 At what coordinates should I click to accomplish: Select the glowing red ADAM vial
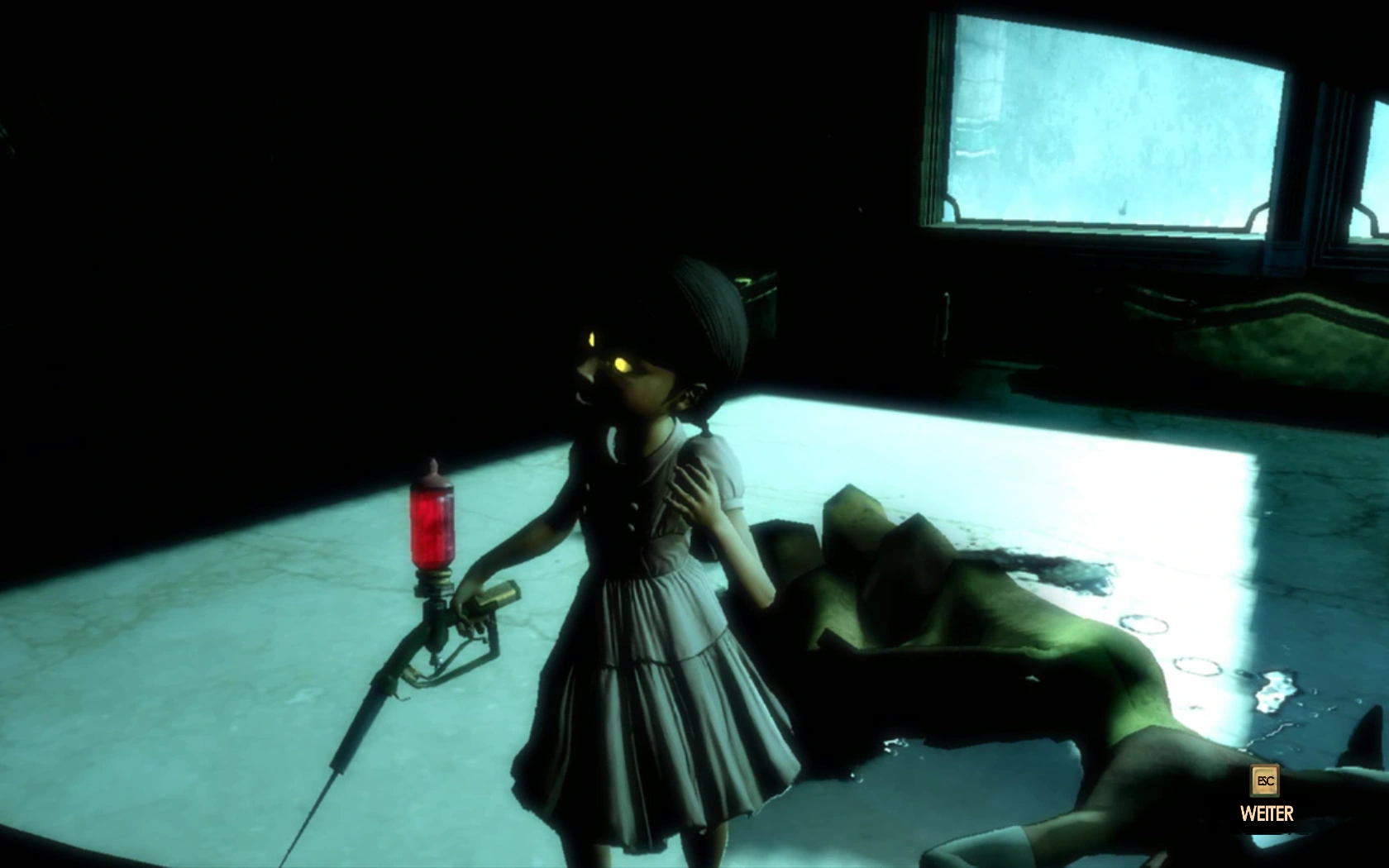[x=433, y=521]
